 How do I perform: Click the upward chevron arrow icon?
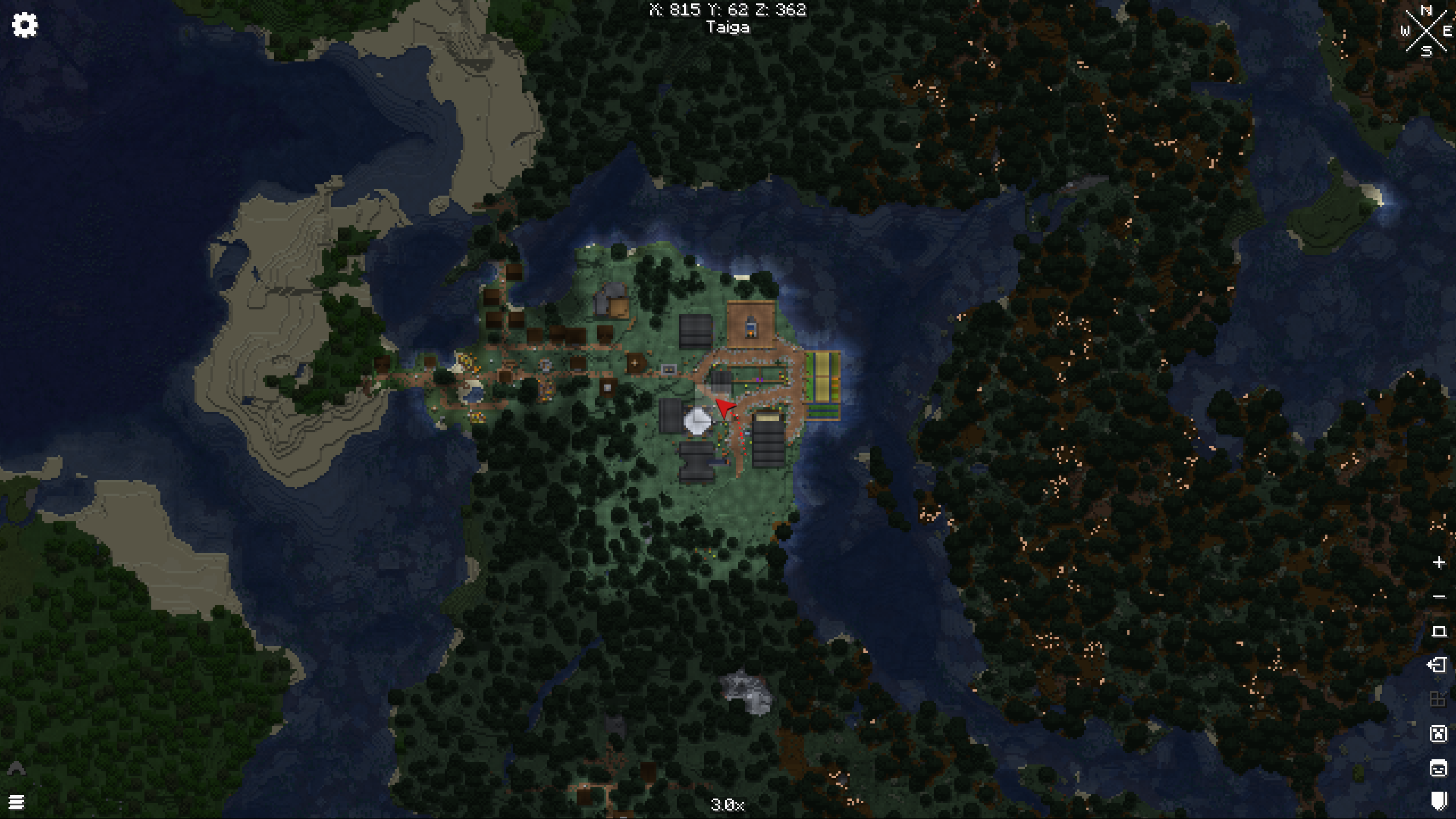coord(16,769)
